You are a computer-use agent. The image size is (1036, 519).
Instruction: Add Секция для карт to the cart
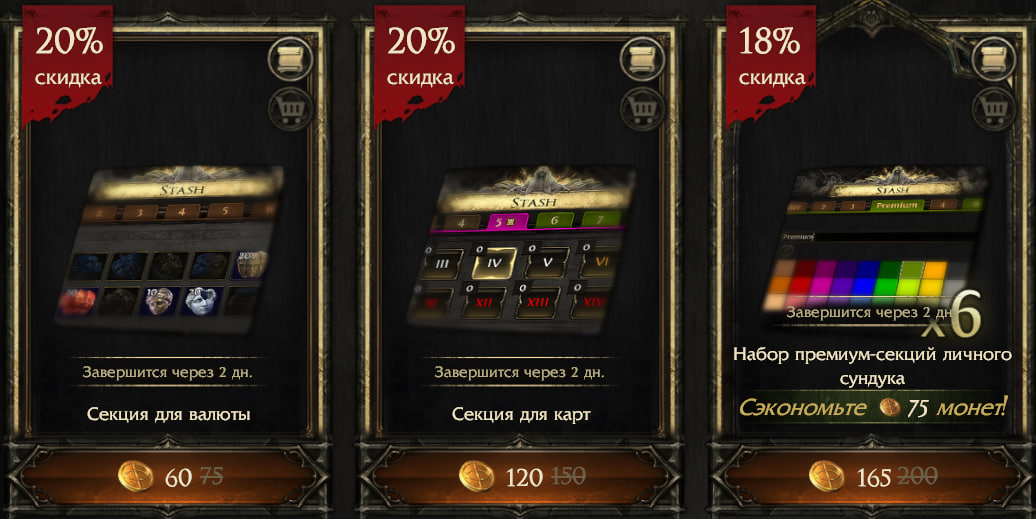tap(643, 107)
